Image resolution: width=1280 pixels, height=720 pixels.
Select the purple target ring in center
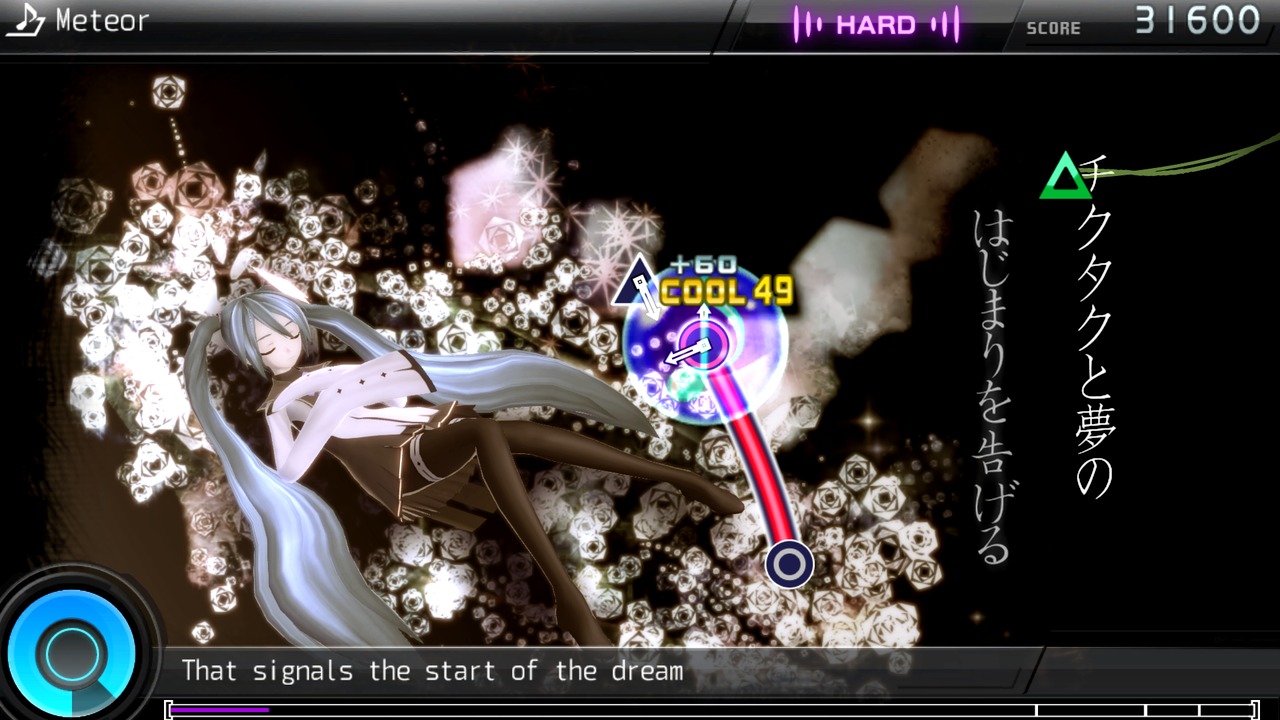click(702, 343)
